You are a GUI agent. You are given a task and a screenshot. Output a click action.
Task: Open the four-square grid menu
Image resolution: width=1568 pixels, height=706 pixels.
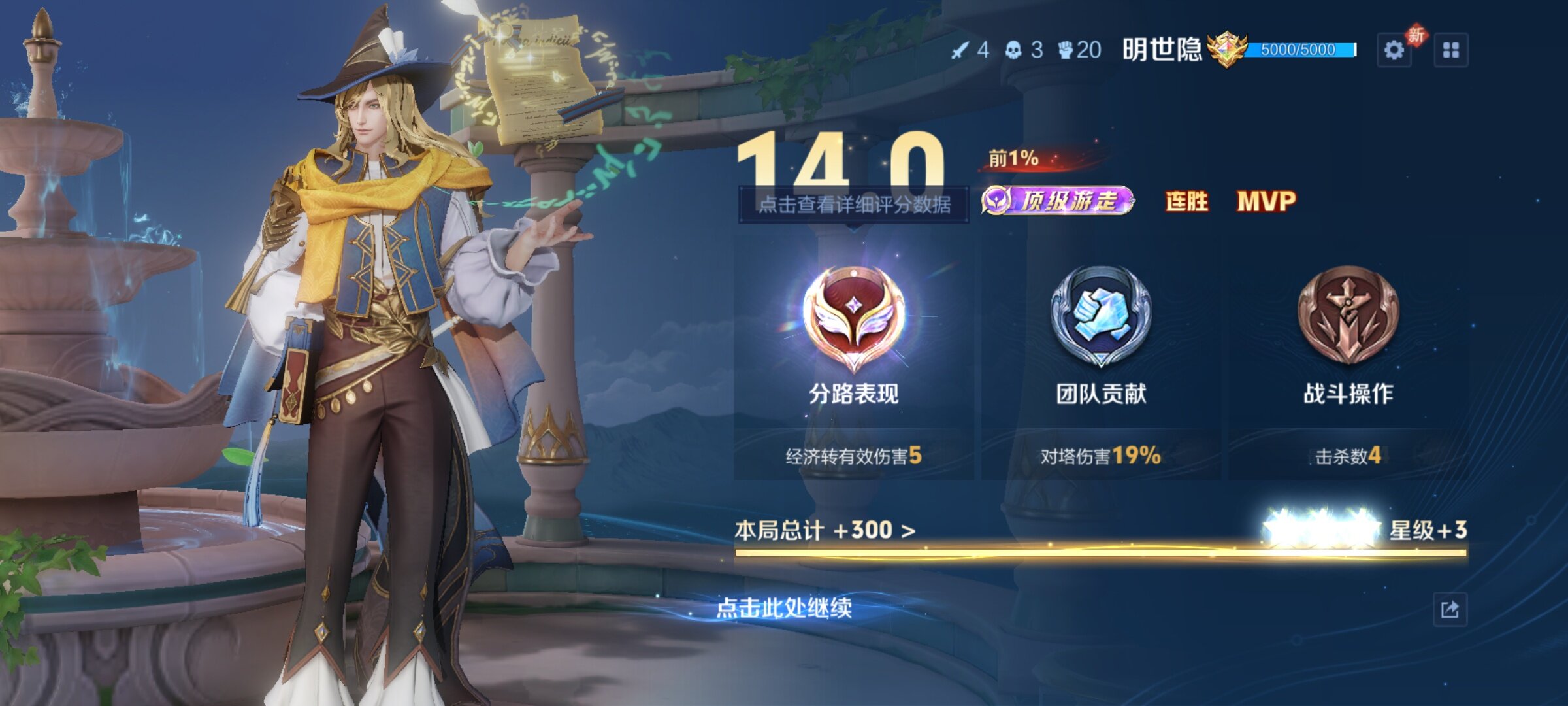click(x=1451, y=50)
